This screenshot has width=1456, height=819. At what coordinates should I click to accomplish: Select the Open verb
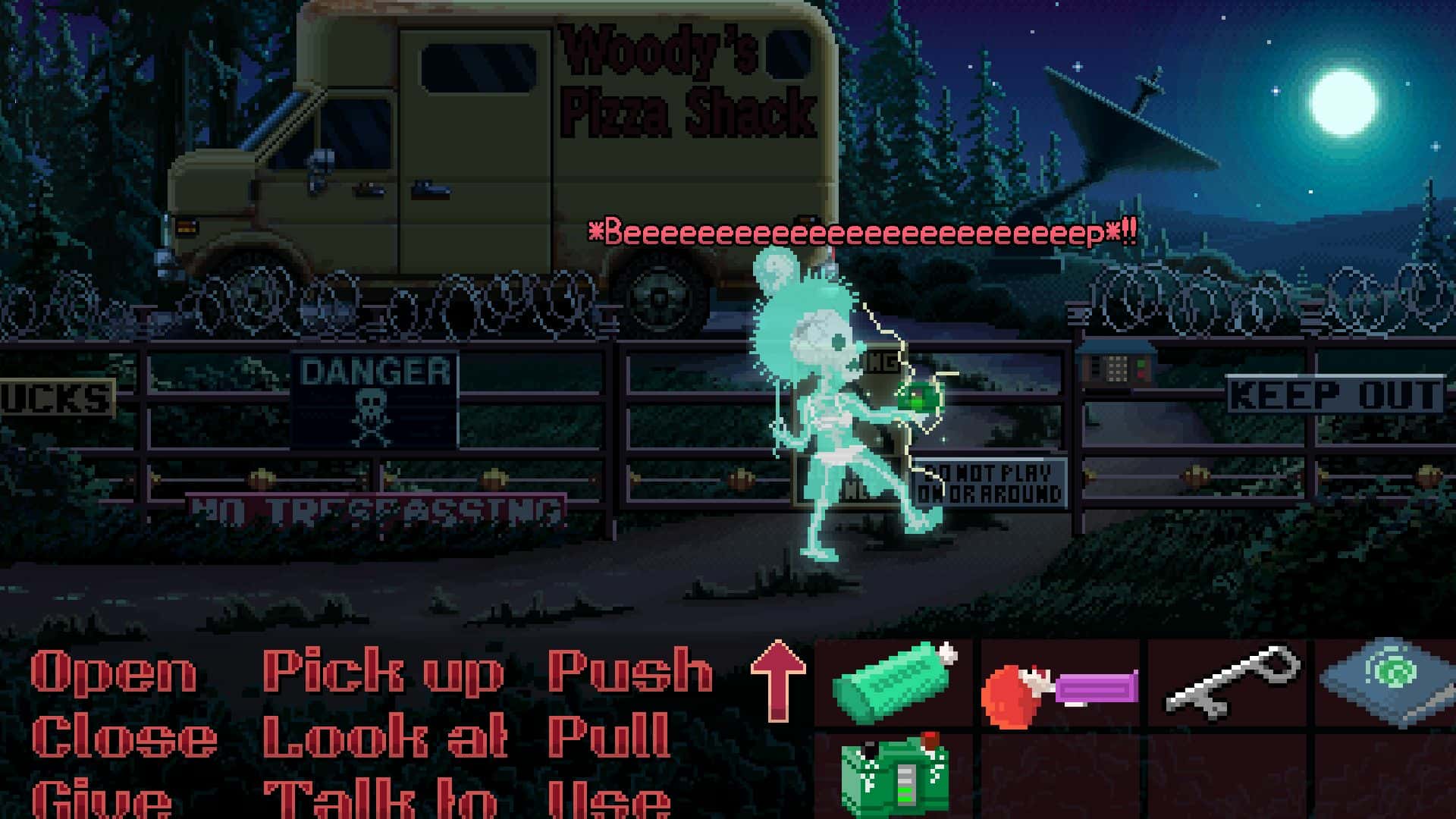point(114,672)
